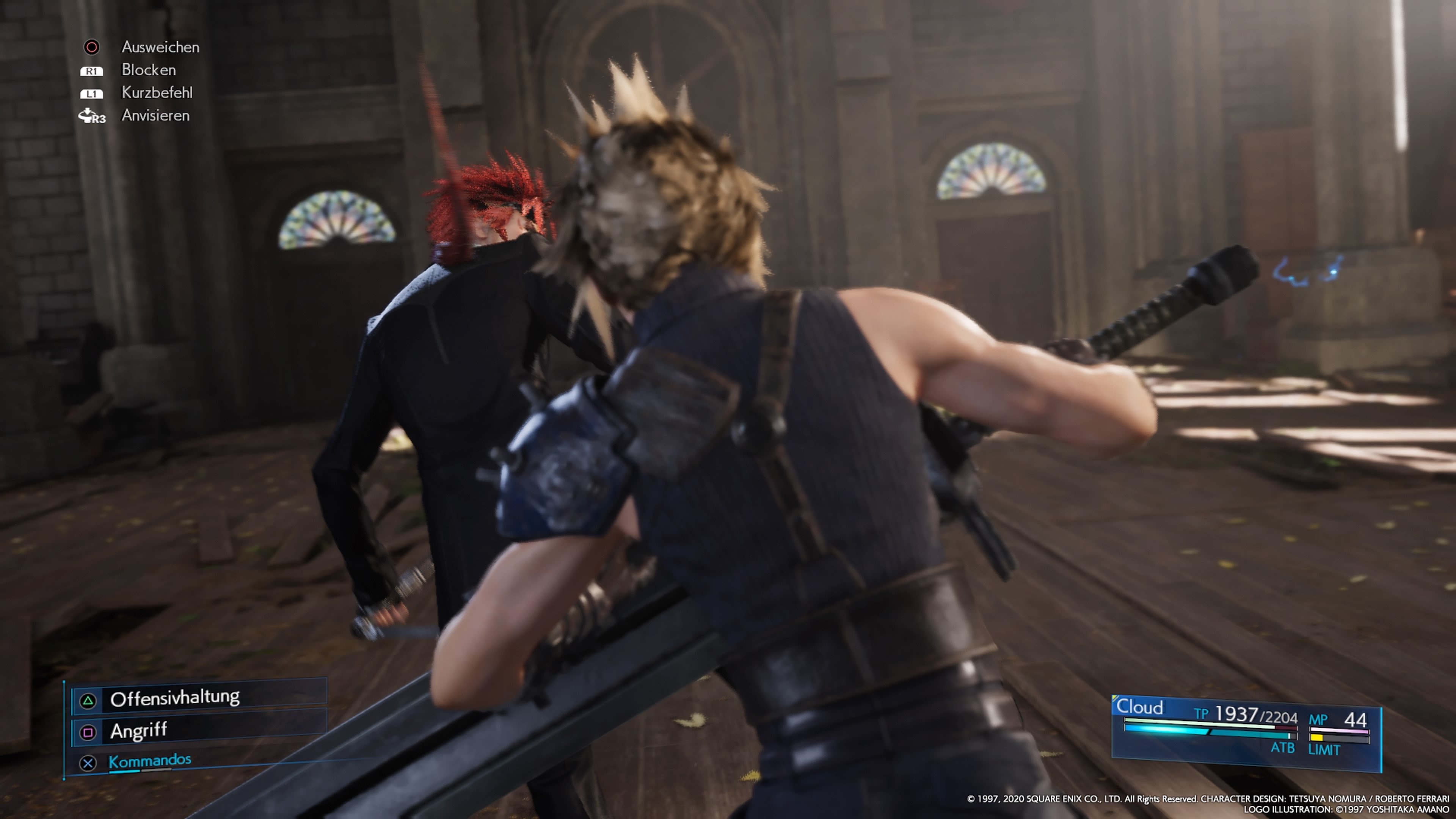The width and height of the screenshot is (1456, 819).
Task: Click the Cloud name plate on the HUD
Action: 1141,707
